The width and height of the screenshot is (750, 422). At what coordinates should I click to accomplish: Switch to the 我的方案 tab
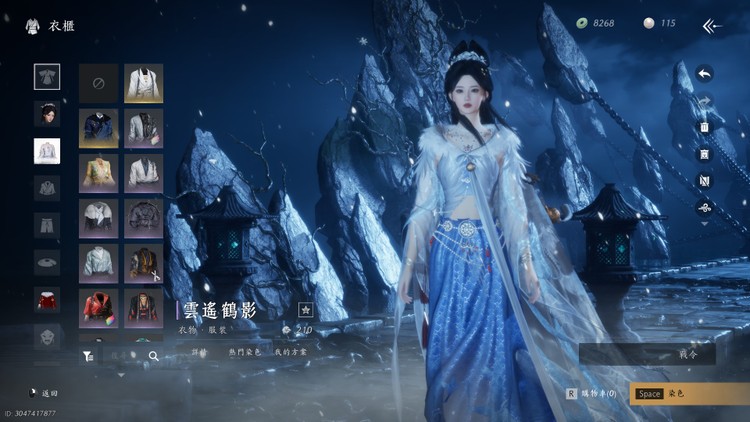pos(290,351)
